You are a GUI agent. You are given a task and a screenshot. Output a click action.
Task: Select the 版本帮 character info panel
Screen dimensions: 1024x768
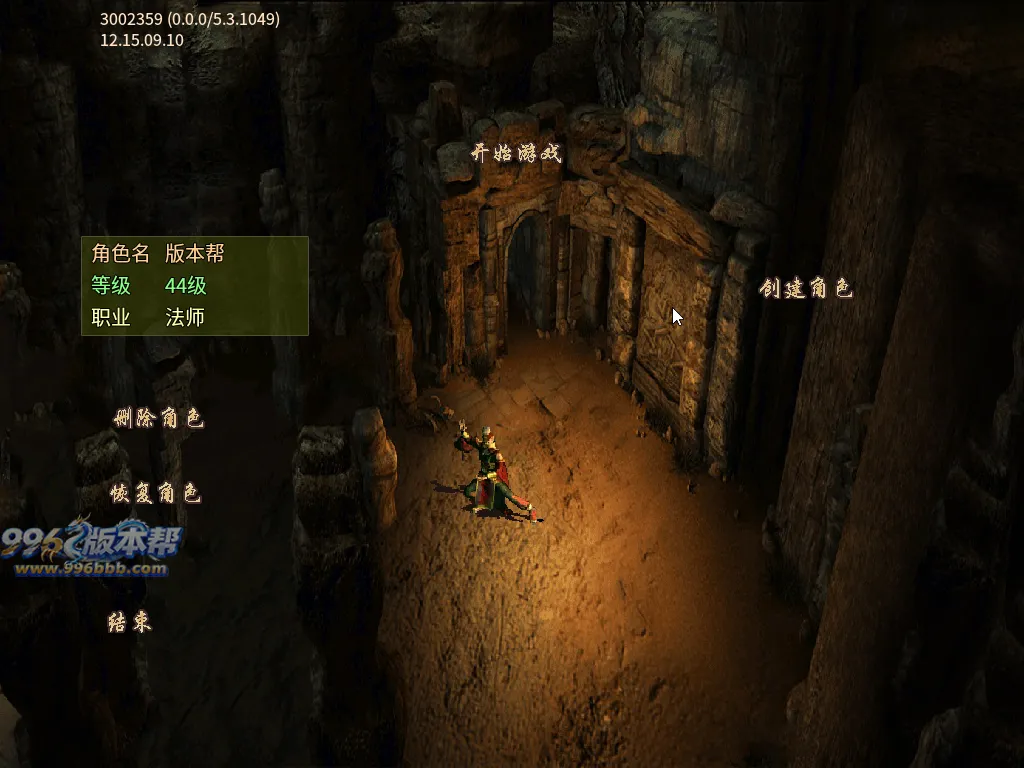[x=195, y=286]
